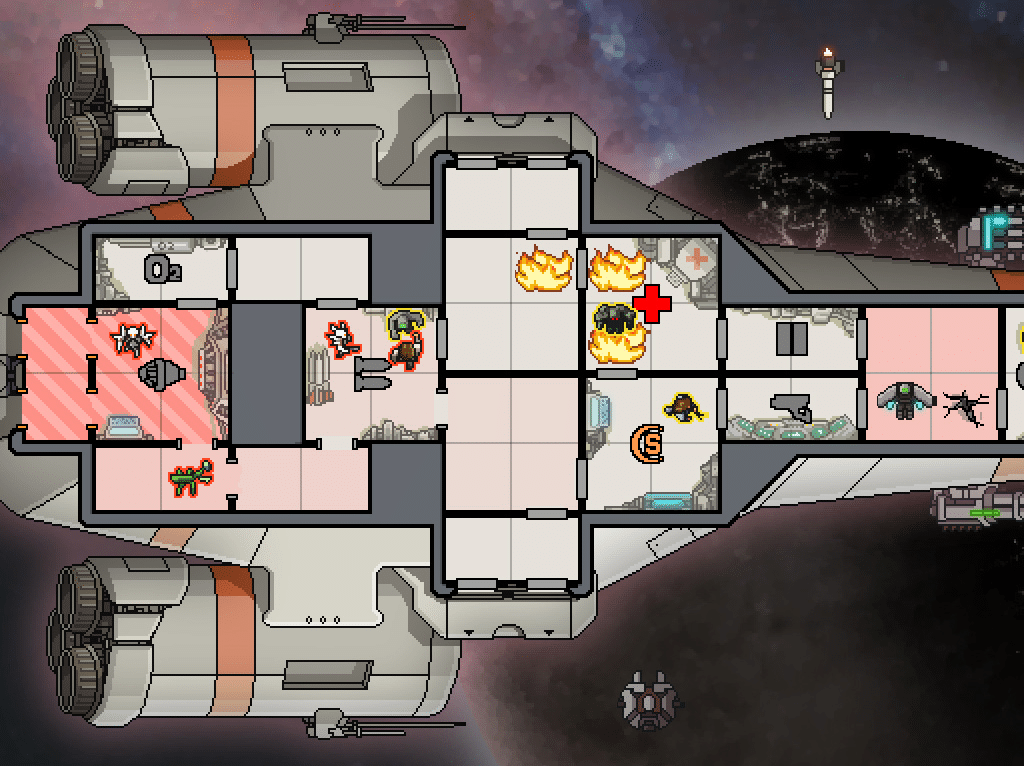Select the yellow-outlined Engi in the weapons room
This screenshot has width=1024, height=766.
(x=402, y=322)
